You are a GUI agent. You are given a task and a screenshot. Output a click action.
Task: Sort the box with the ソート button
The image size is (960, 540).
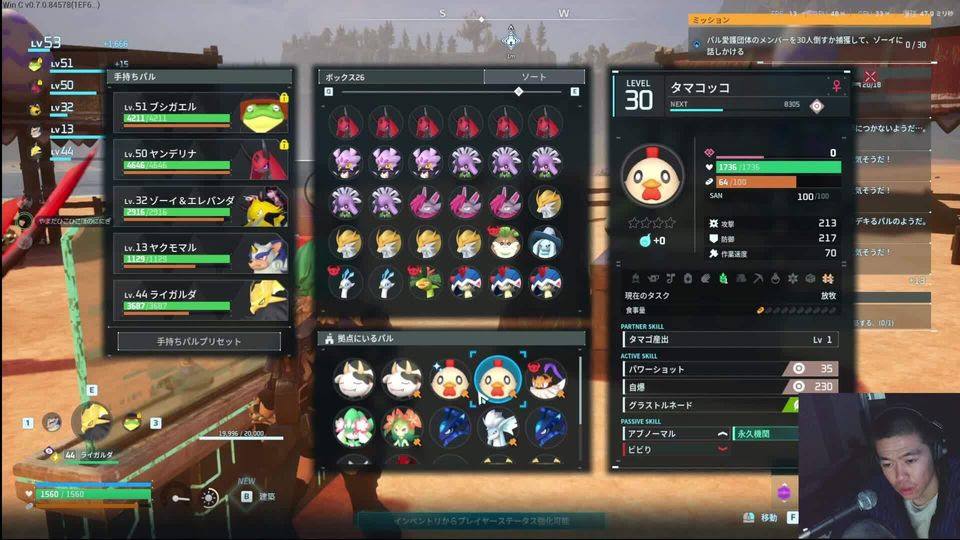pyautogui.click(x=534, y=77)
